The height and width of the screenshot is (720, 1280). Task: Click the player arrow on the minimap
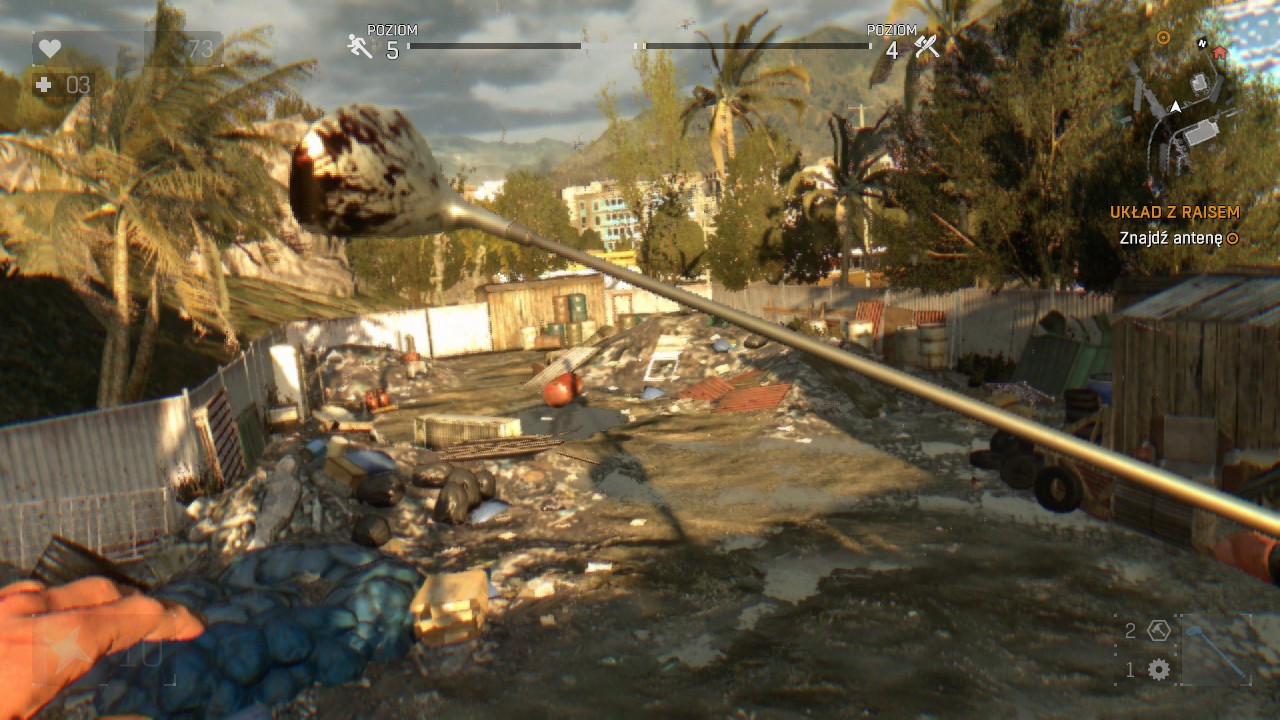pyautogui.click(x=1175, y=106)
